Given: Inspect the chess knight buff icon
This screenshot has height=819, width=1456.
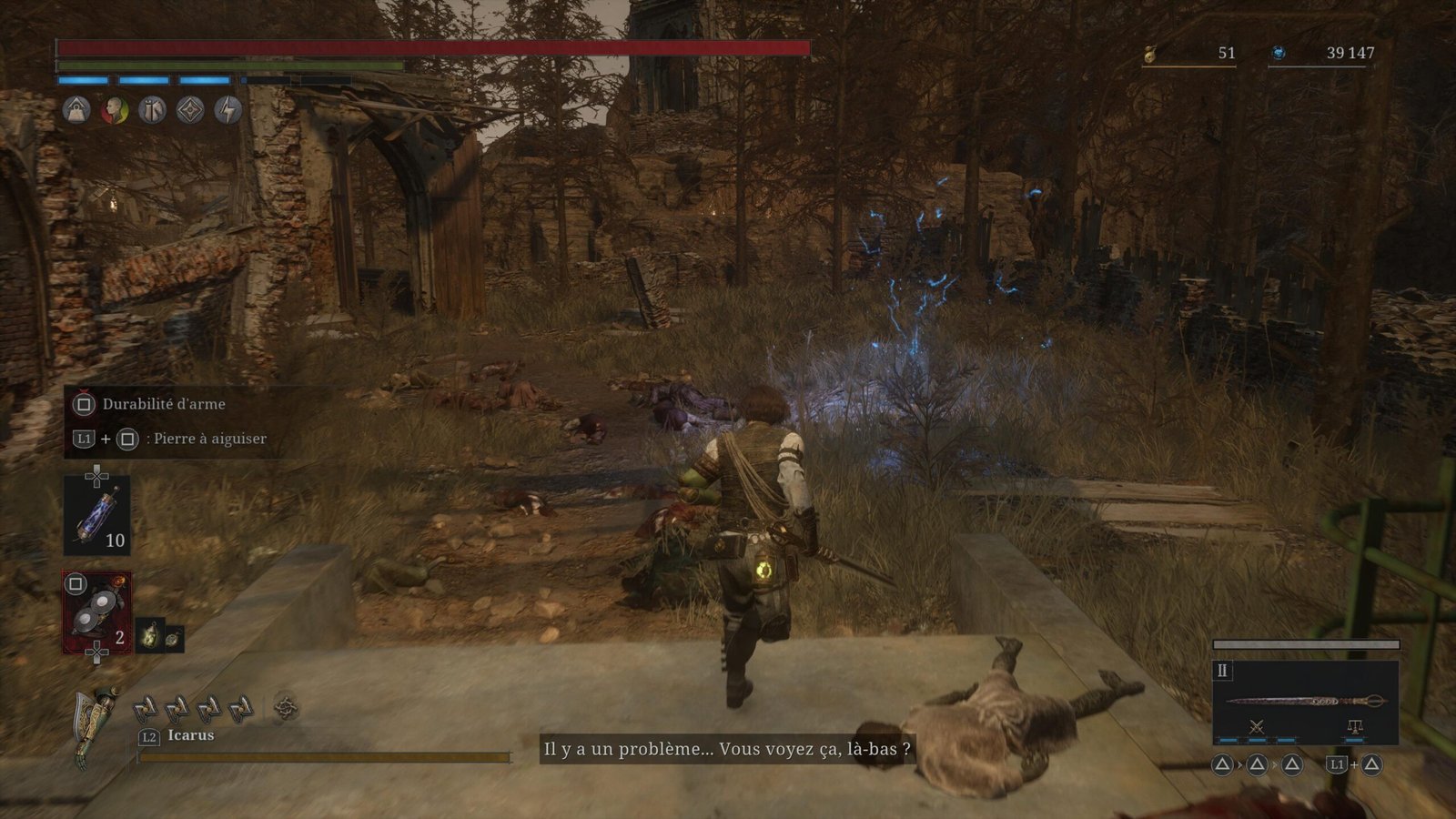Looking at the screenshot, I should (152, 111).
